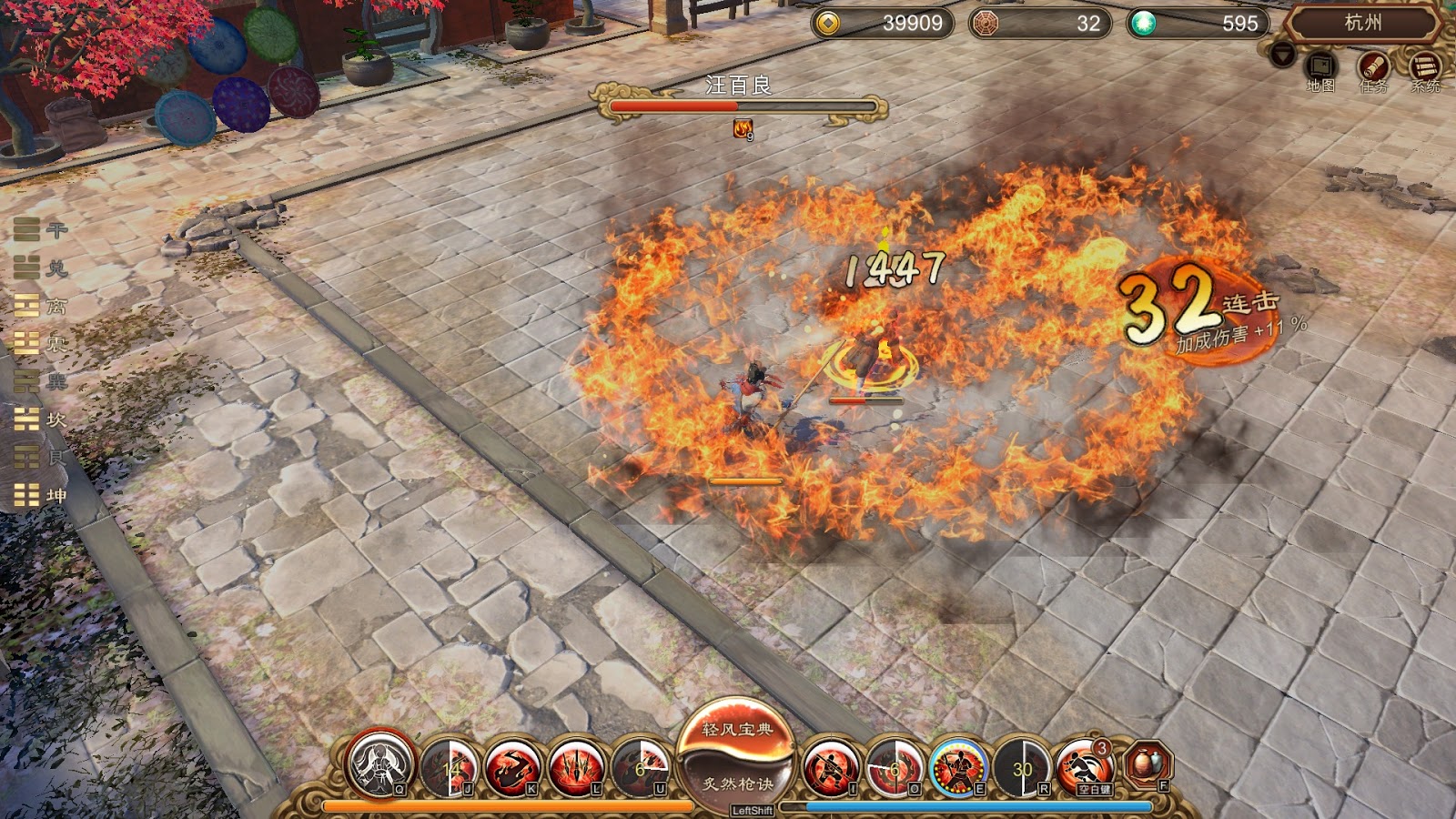Click the dropdown arrow beside the map icon
This screenshot has height=819, width=1456.
pyautogui.click(x=1282, y=55)
